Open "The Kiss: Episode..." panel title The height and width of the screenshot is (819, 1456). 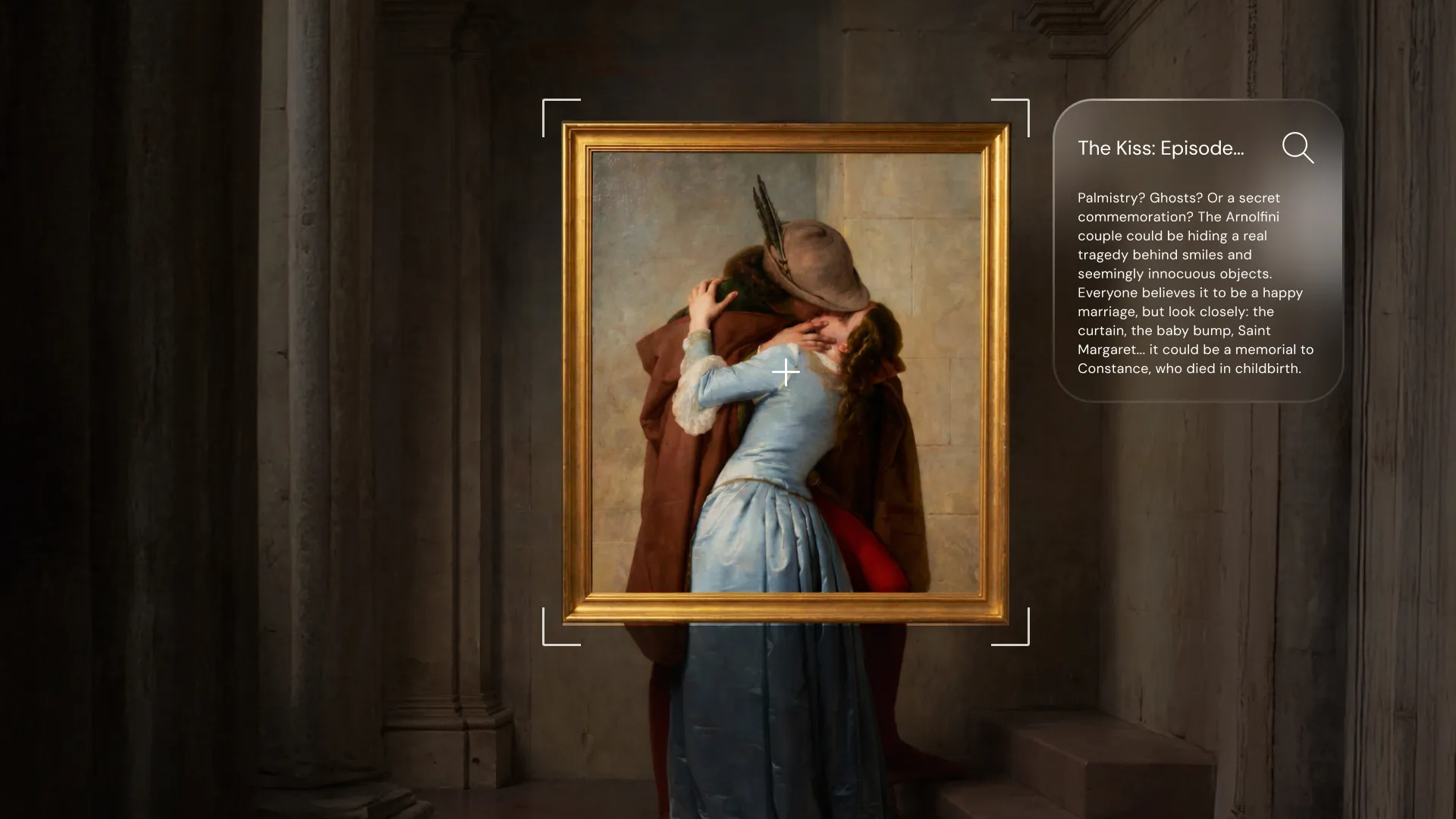click(x=1160, y=149)
